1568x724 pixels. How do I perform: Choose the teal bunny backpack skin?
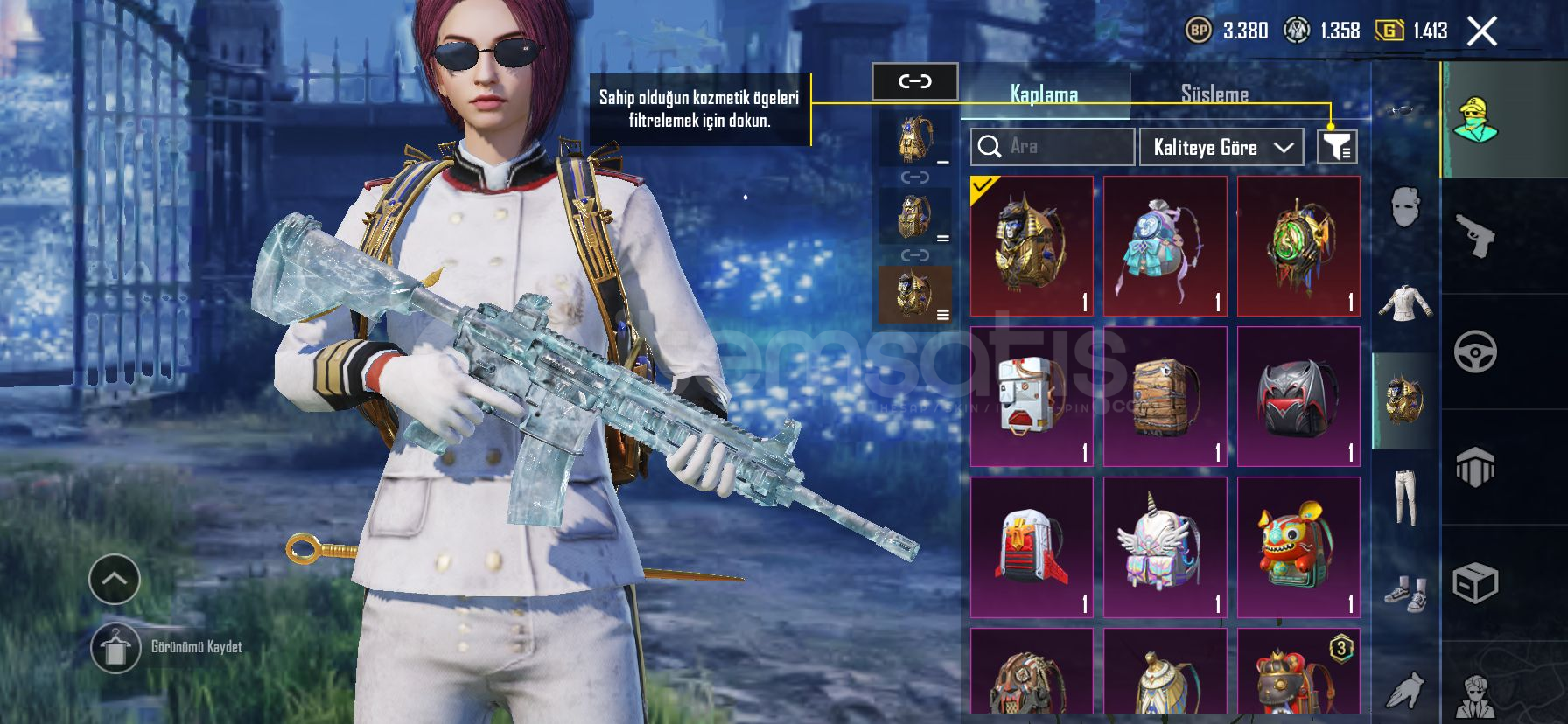pyautogui.click(x=1165, y=246)
